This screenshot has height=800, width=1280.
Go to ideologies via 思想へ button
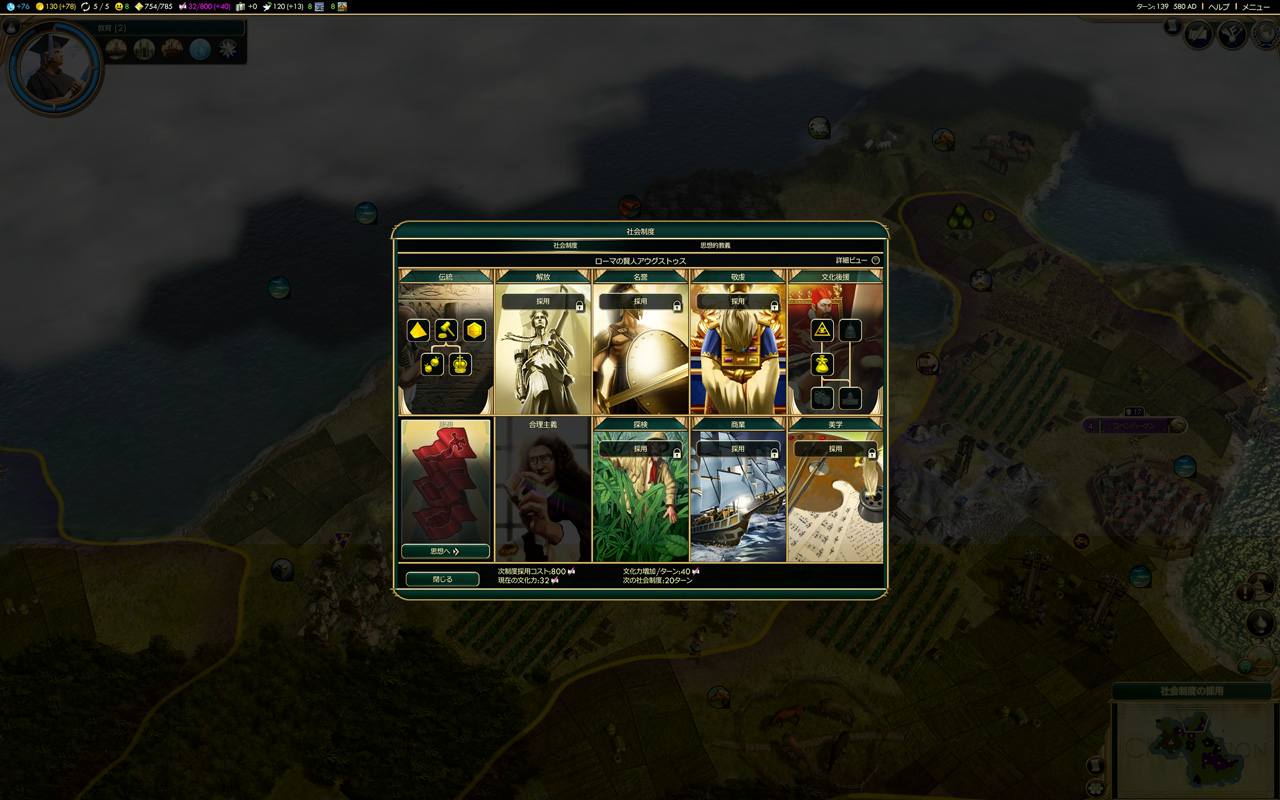click(445, 551)
